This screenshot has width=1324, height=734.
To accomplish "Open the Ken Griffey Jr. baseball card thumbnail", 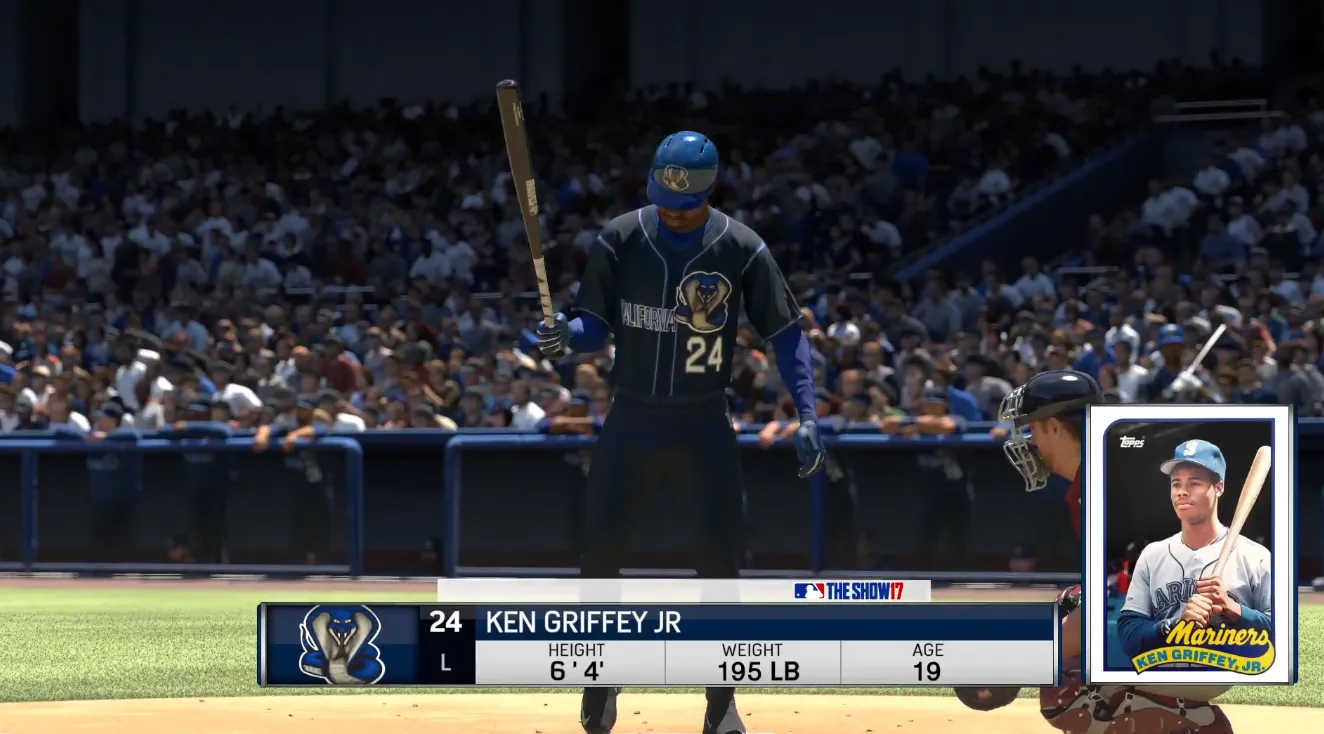I will tap(1190, 545).
